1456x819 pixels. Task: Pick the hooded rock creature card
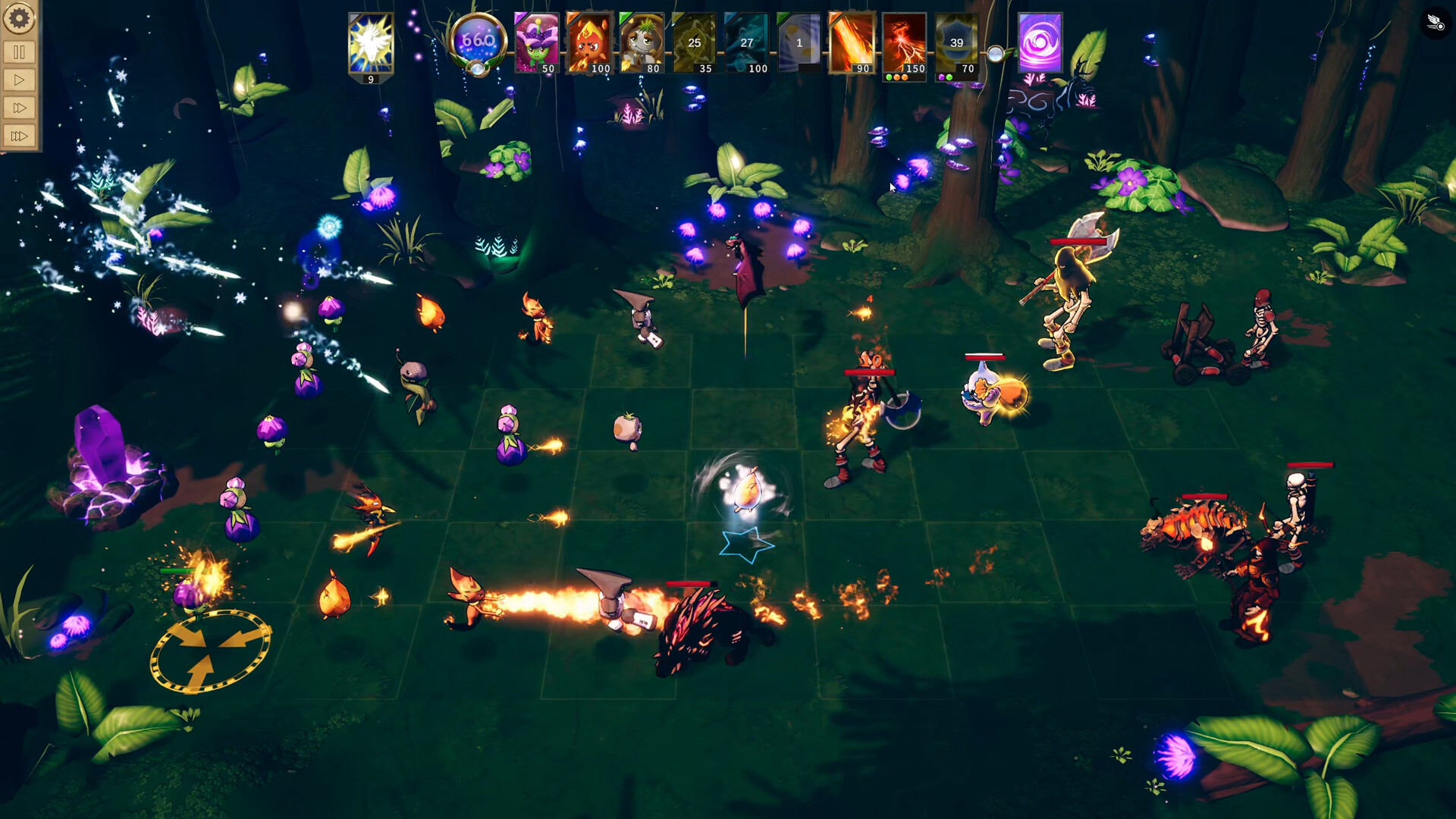pos(642,43)
